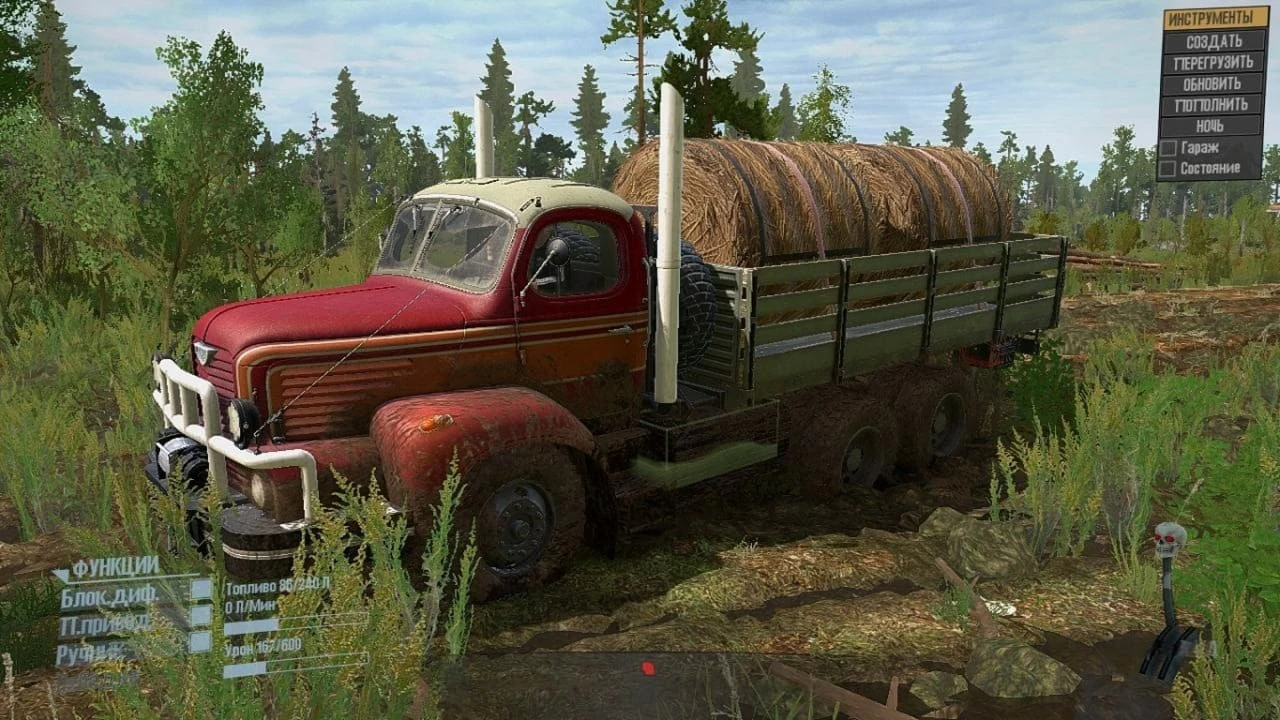Engage П.привод all-wheel drive
The image size is (1280, 720).
[x=108, y=623]
